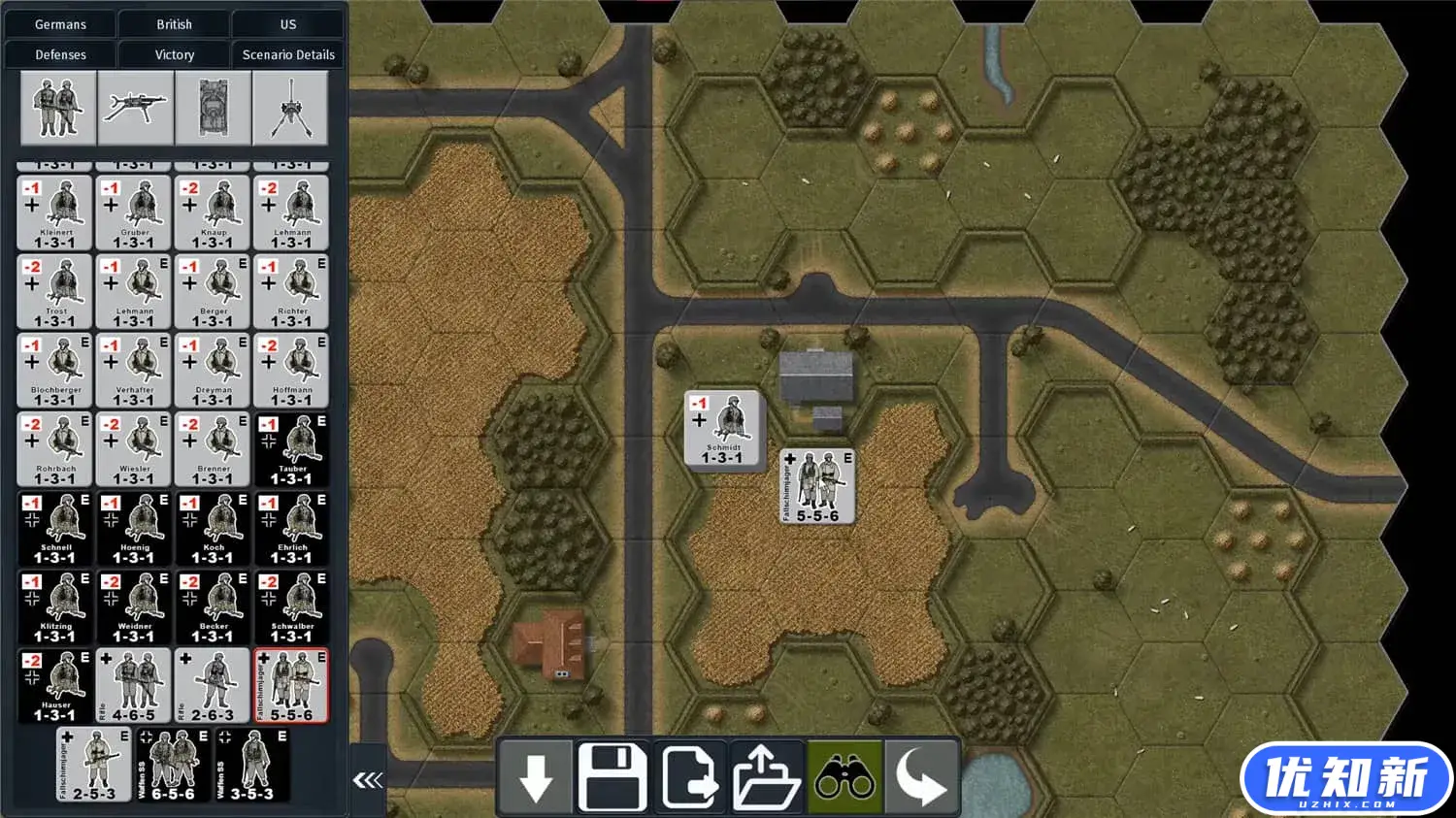Choose the infantry squad unit category

click(x=58, y=108)
